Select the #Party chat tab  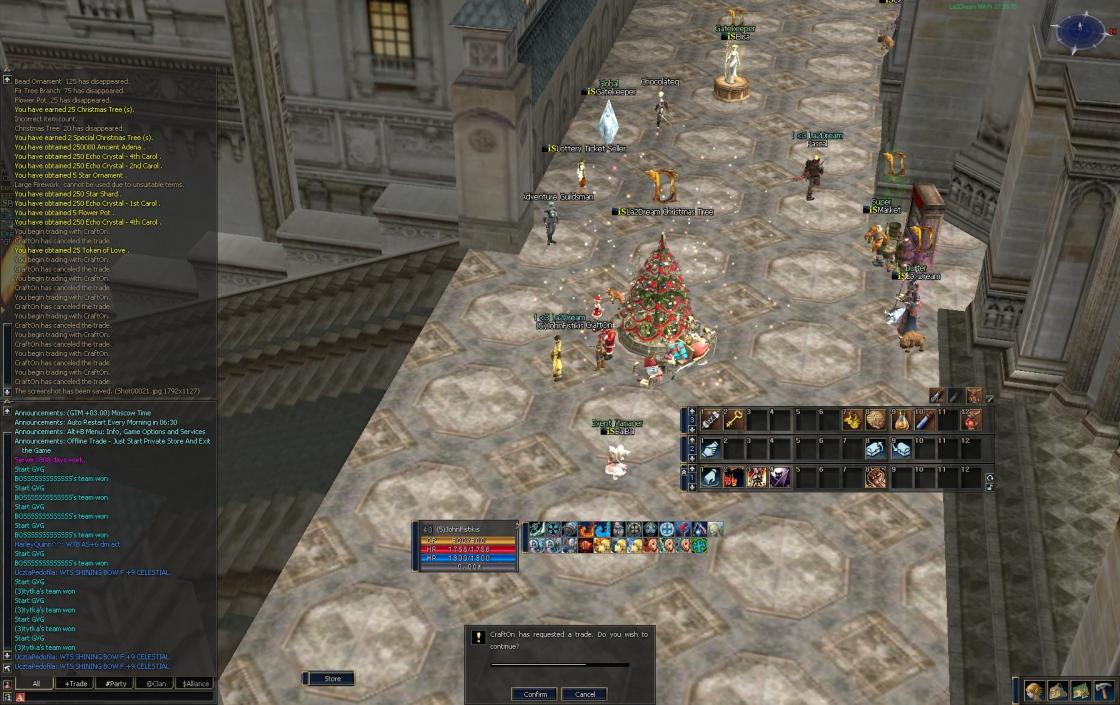pos(116,684)
